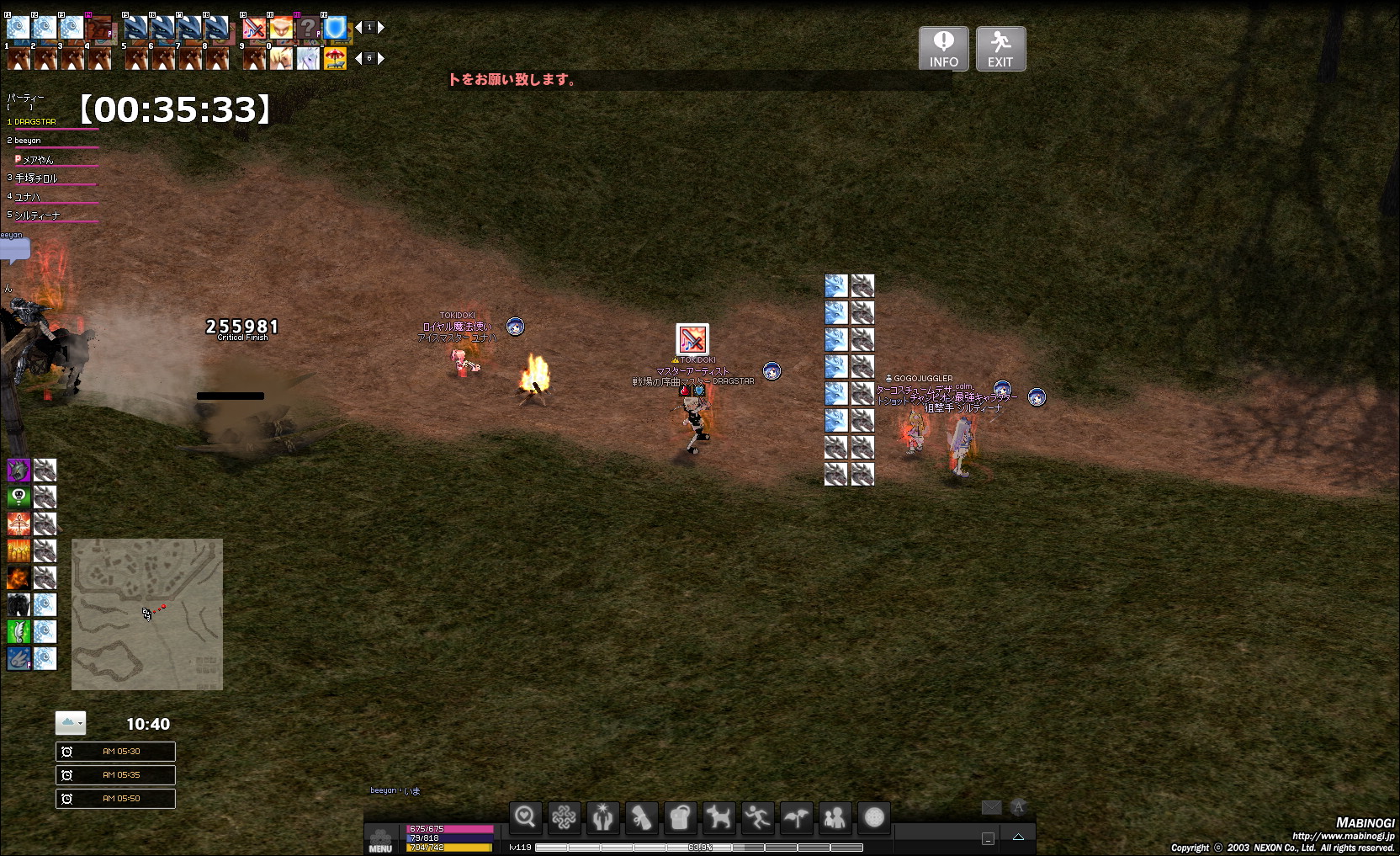Image resolution: width=1400 pixels, height=856 pixels.
Task: Click the magnifier heart icon in the bottom bar
Action: 525,816
